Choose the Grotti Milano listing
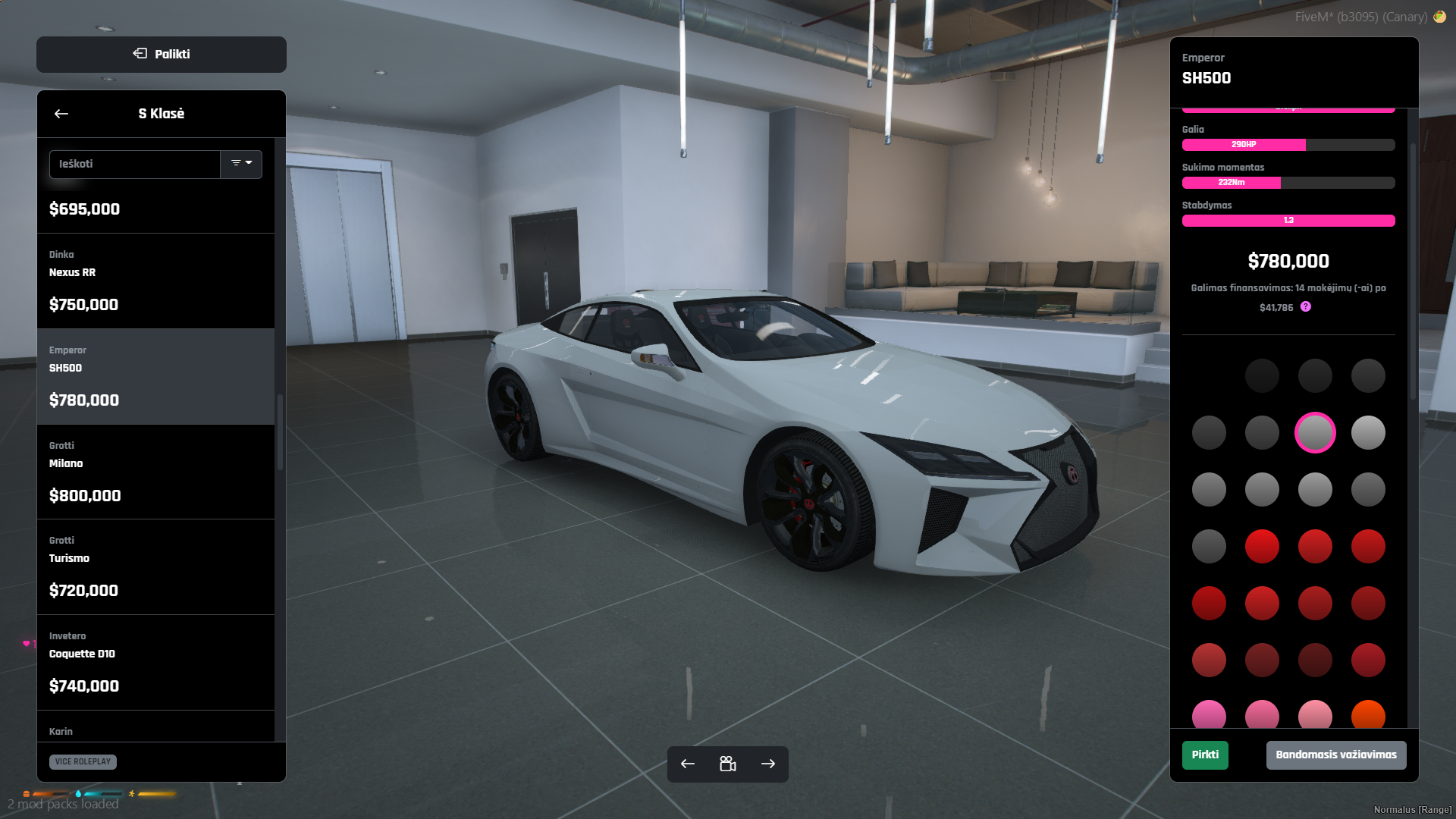This screenshot has width=1456, height=819. click(x=155, y=472)
